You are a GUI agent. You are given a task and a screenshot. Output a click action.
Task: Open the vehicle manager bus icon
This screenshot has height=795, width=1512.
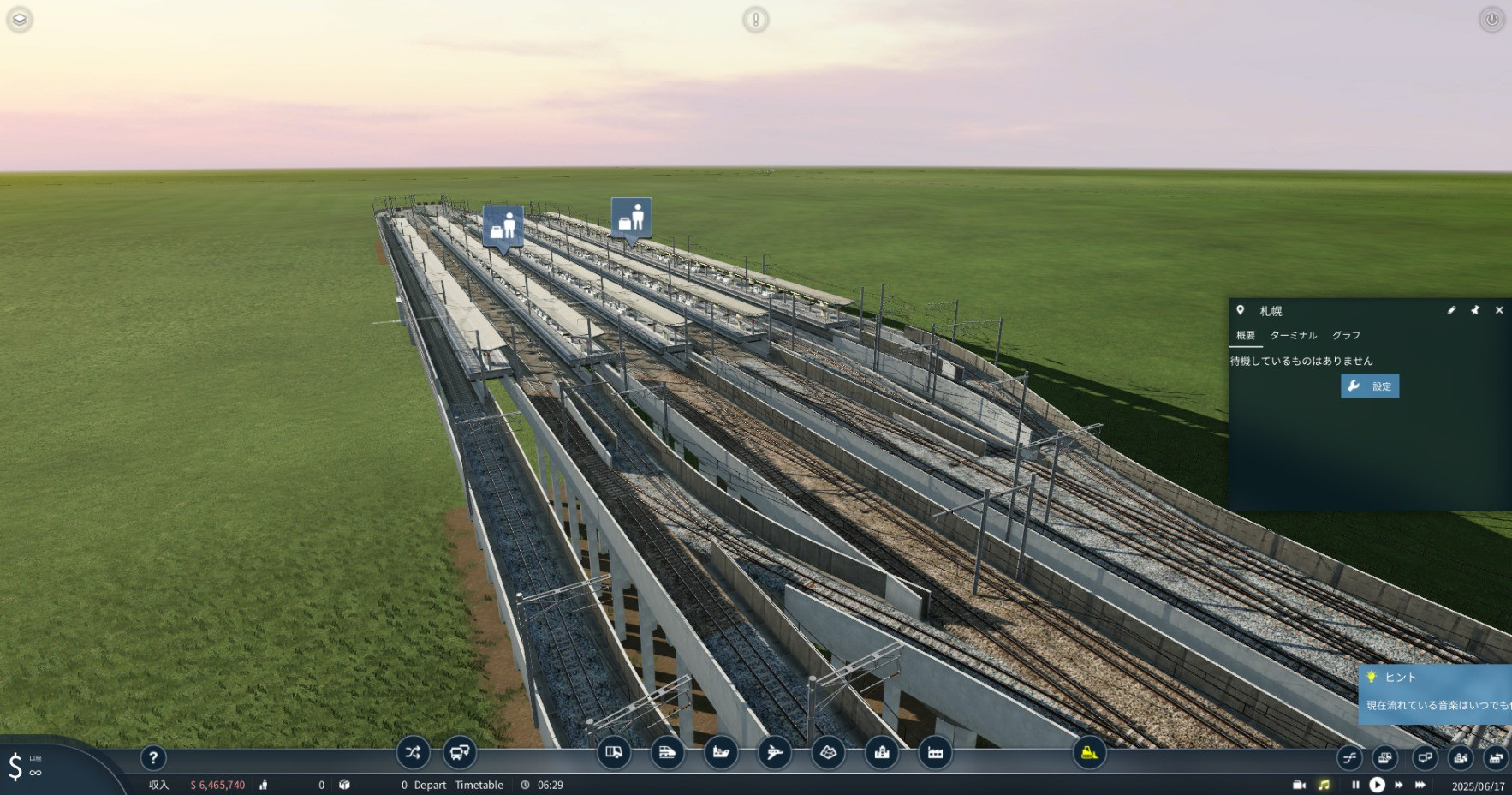pos(460,753)
